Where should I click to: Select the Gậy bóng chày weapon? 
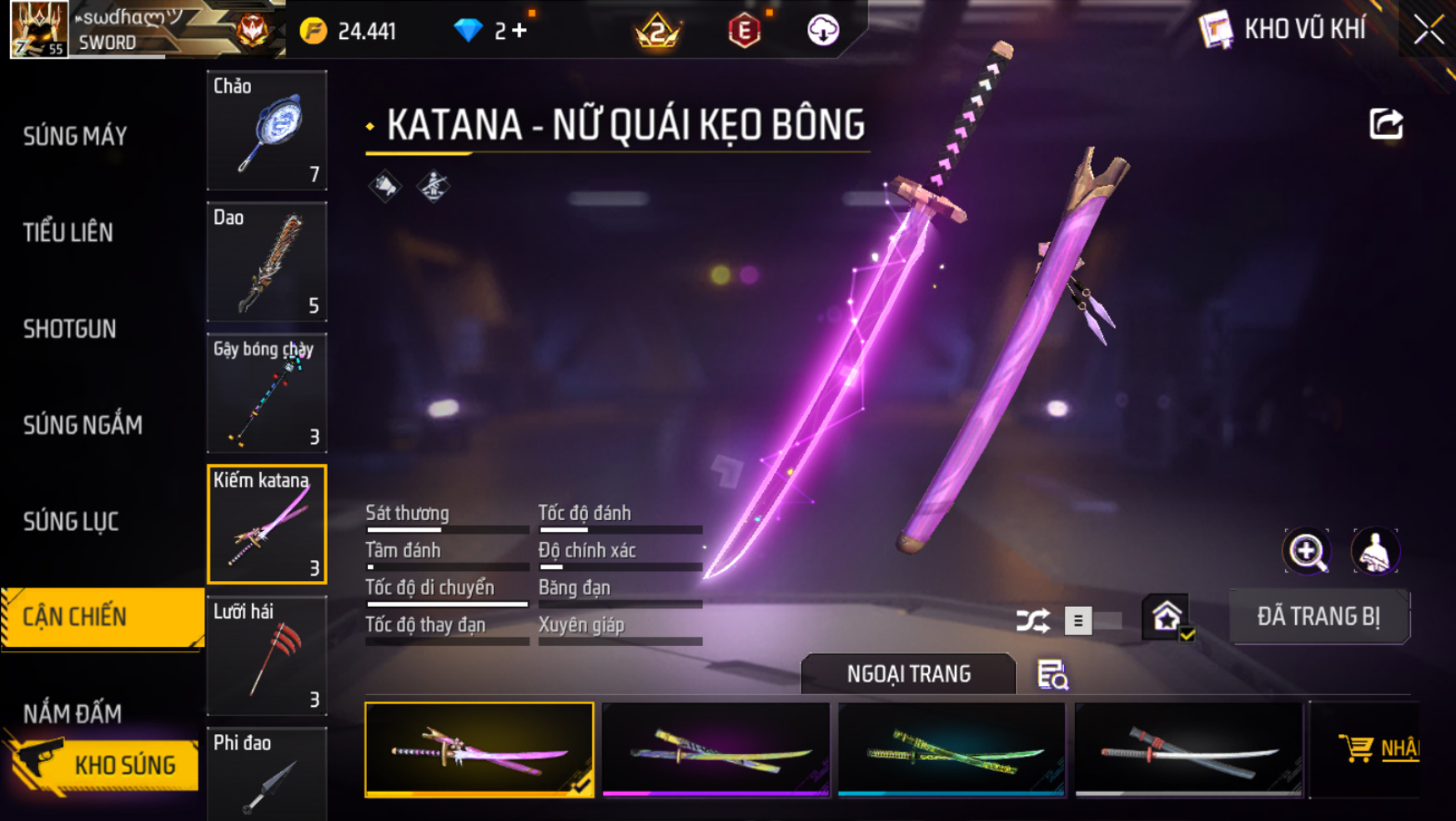point(267,393)
